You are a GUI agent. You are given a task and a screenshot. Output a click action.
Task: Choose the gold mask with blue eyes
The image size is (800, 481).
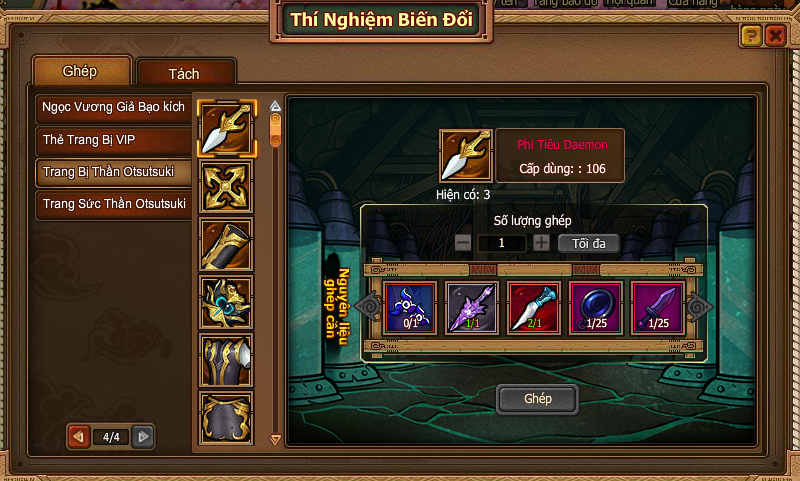tap(226, 303)
